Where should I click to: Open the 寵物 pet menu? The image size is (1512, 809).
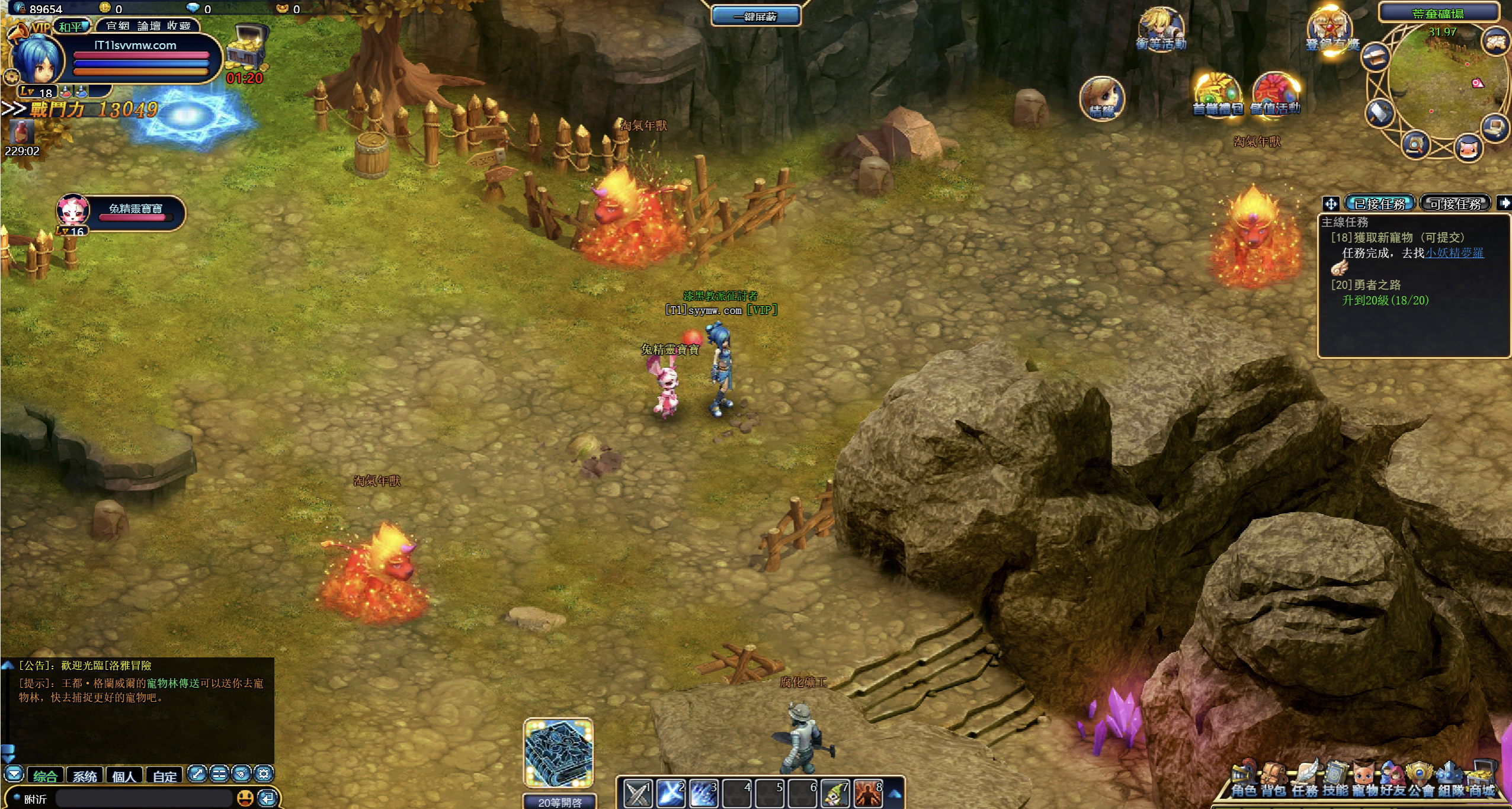pos(1365,781)
